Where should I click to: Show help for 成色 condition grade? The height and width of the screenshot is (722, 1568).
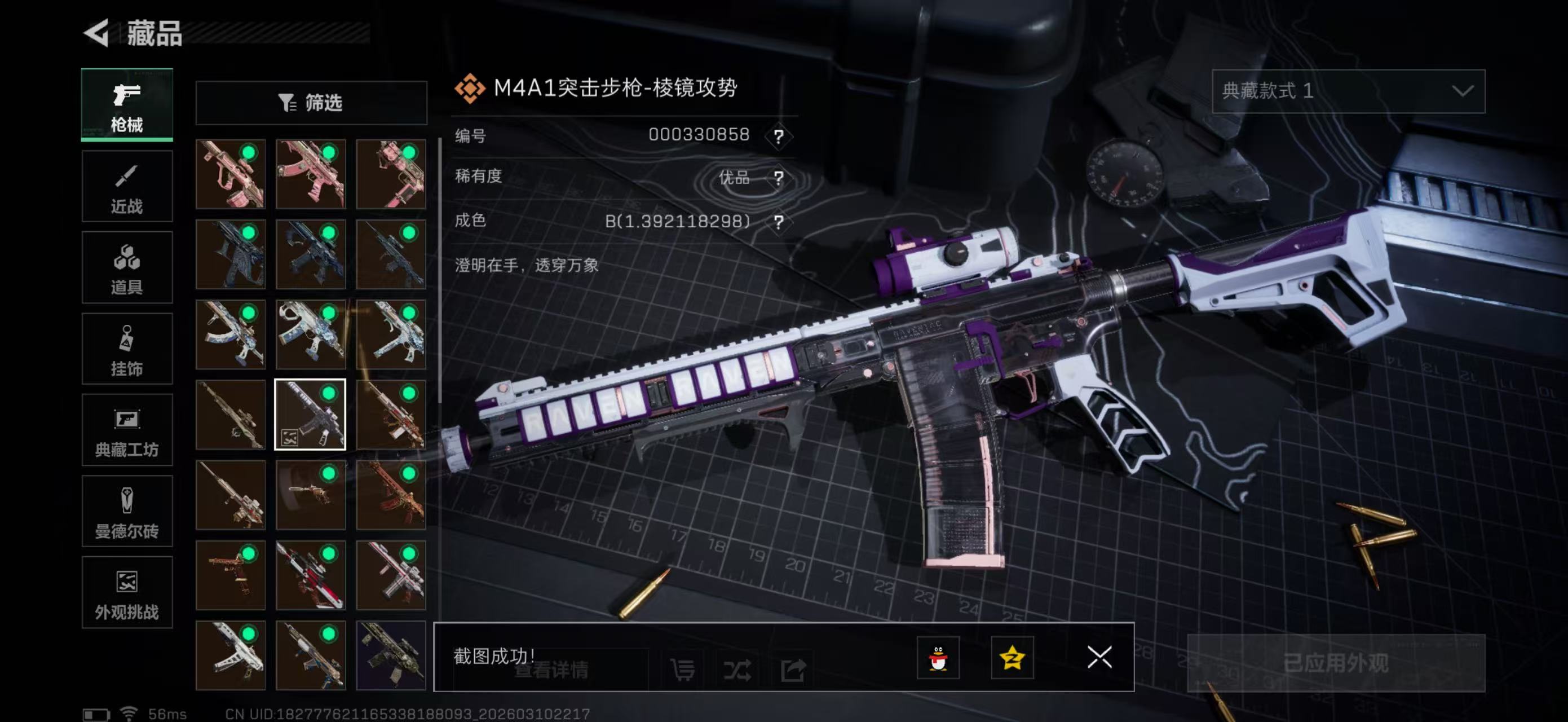point(778,222)
